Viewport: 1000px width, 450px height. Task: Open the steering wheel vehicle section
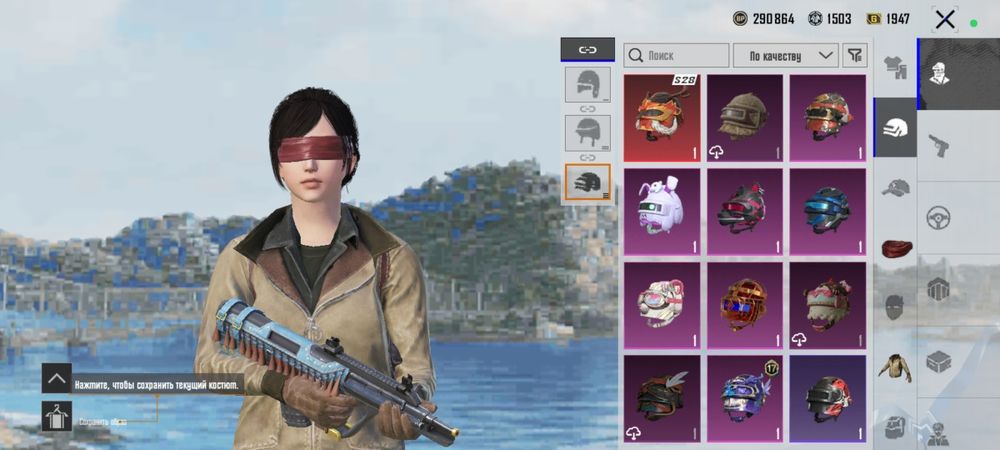[939, 217]
